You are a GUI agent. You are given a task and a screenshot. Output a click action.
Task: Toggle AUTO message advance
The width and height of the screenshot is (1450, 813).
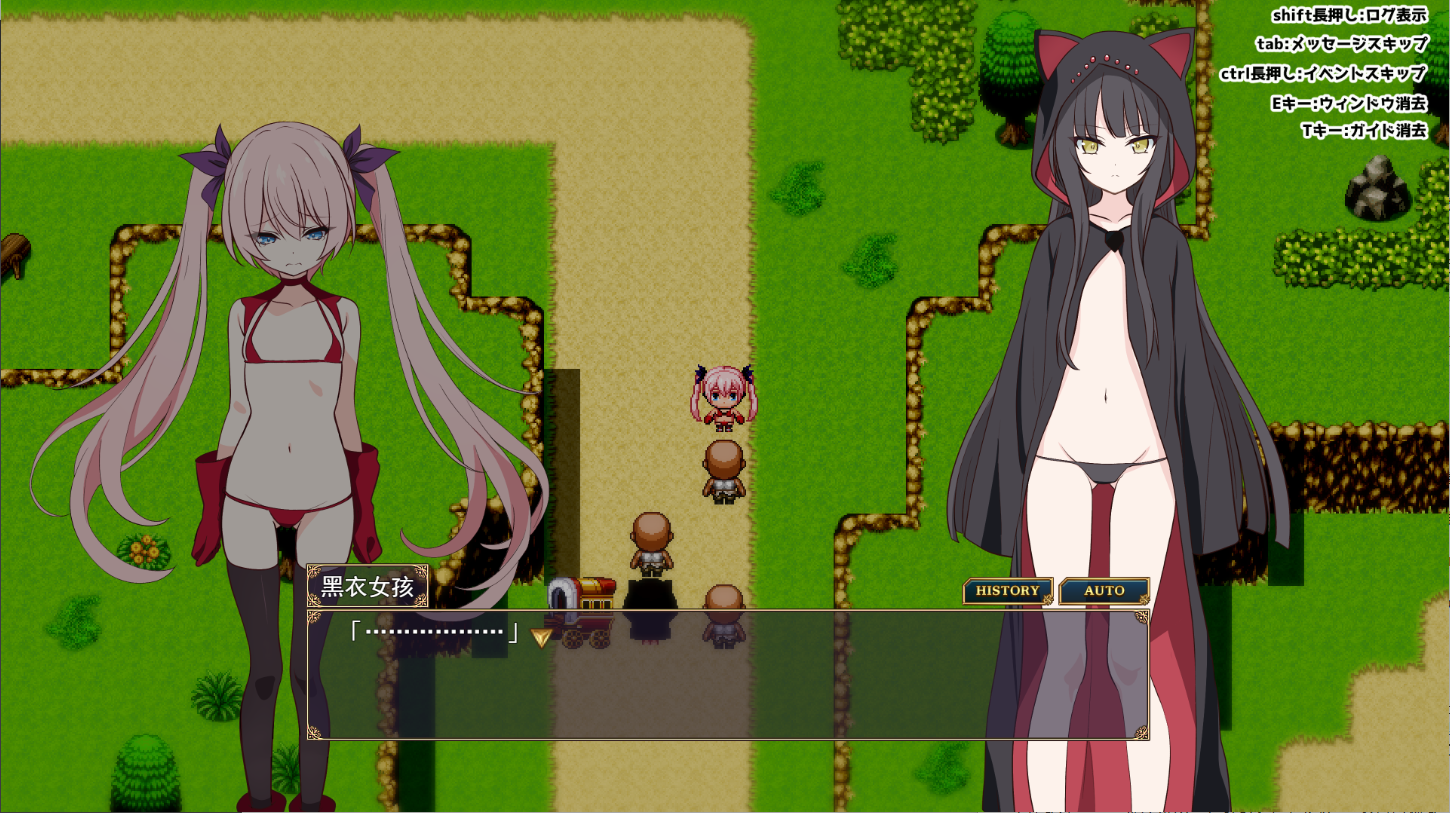click(x=1104, y=591)
